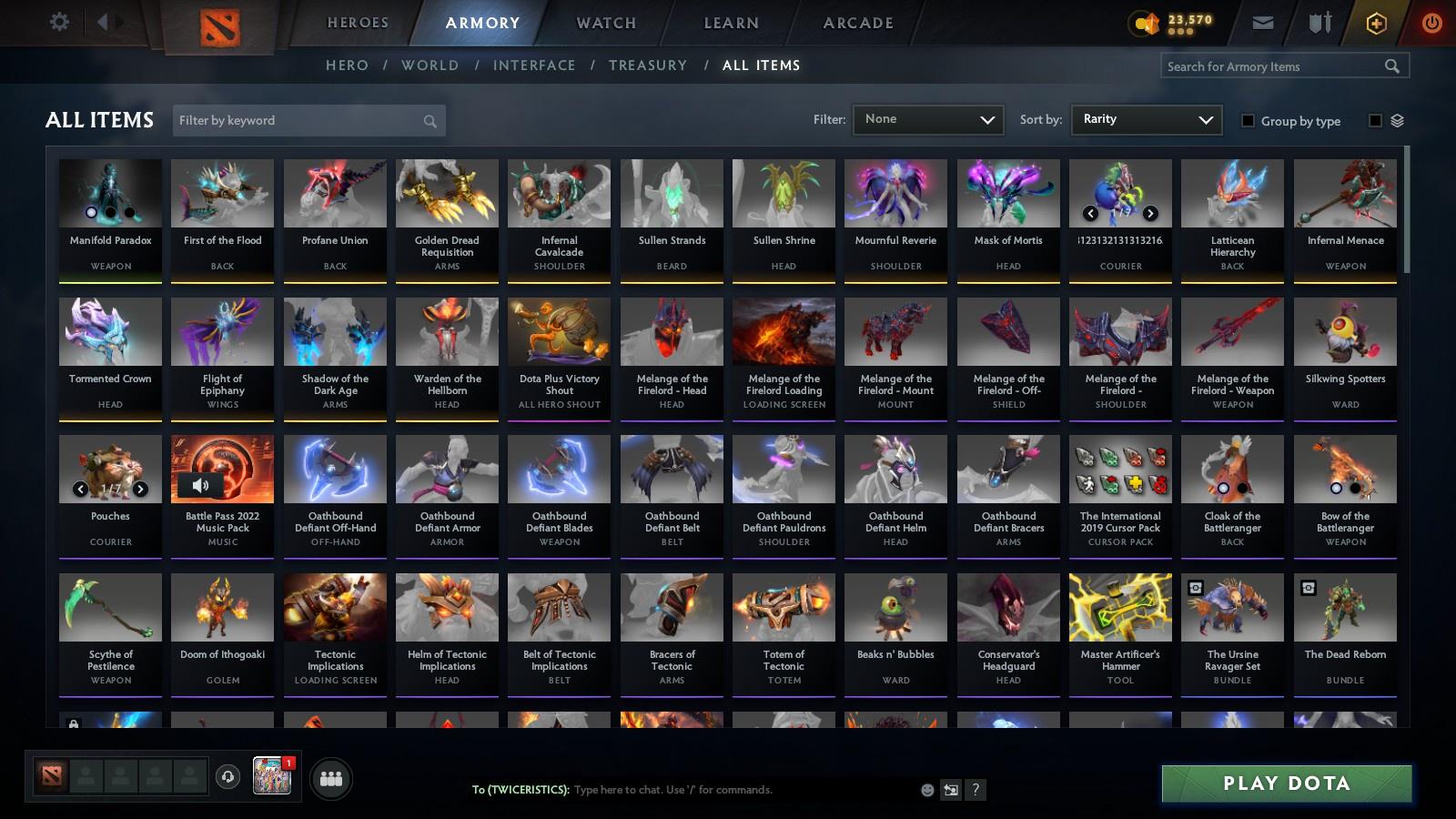This screenshot has width=1456, height=819.
Task: Toggle the layered view icon top right of grid
Action: 1397,119
